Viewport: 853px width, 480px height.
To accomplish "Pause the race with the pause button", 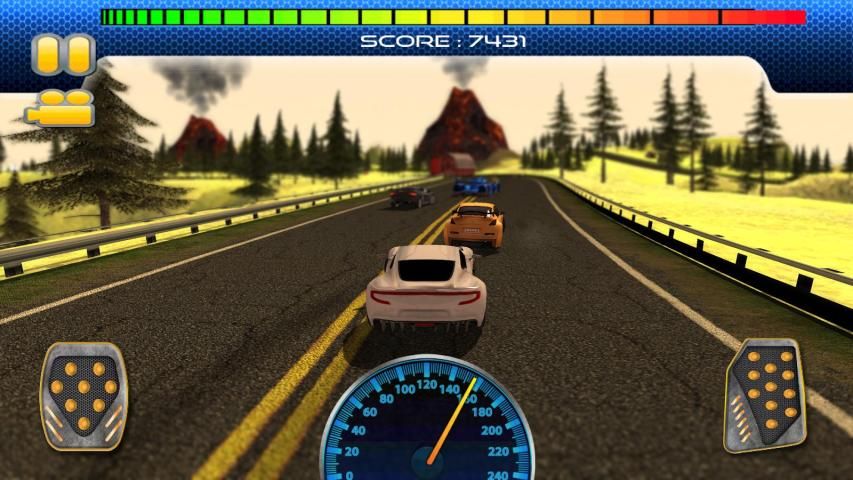I will click(x=62, y=55).
